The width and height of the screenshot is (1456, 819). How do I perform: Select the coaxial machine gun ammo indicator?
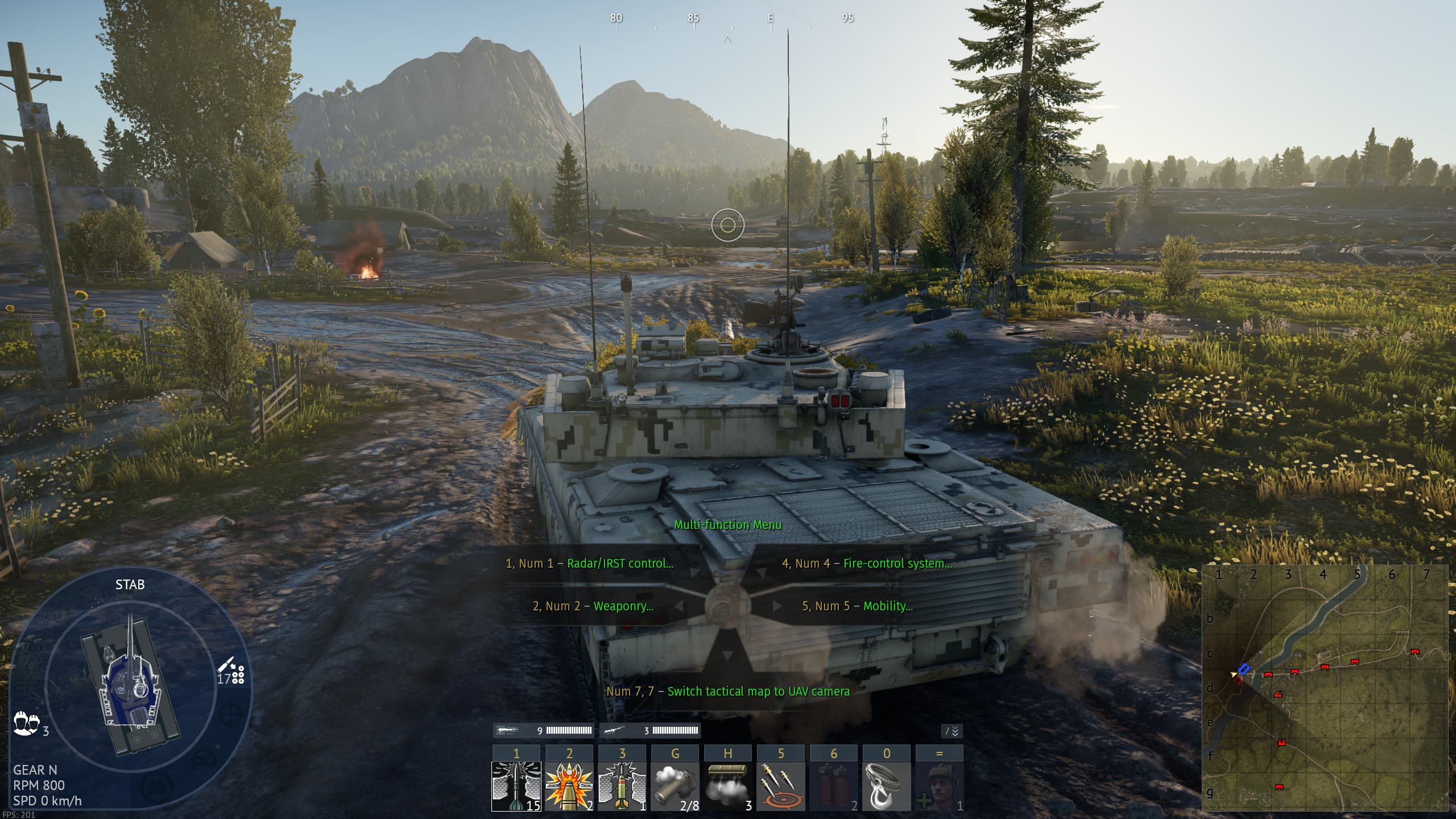[650, 731]
